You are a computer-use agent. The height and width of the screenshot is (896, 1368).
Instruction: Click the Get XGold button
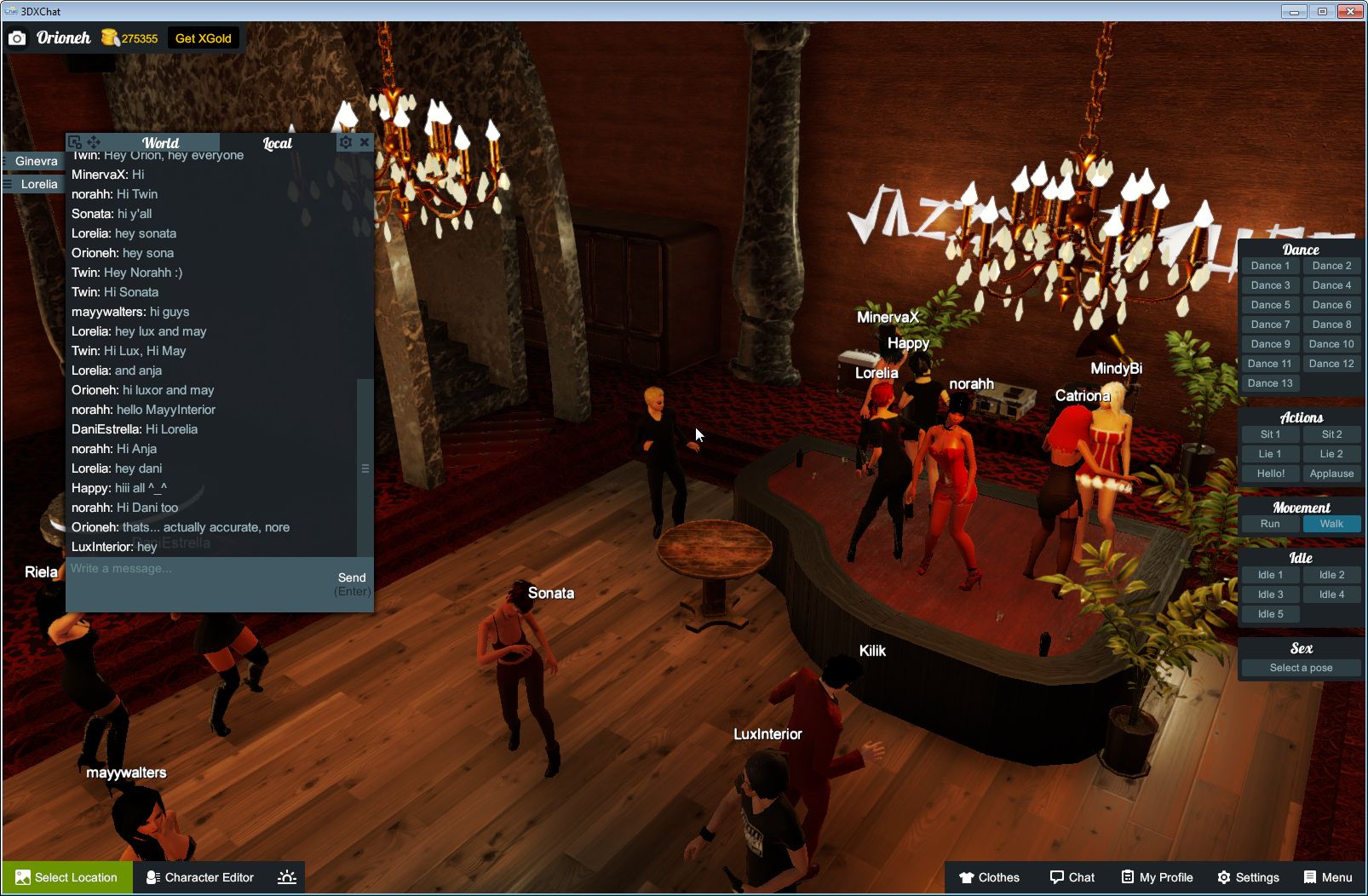click(204, 37)
